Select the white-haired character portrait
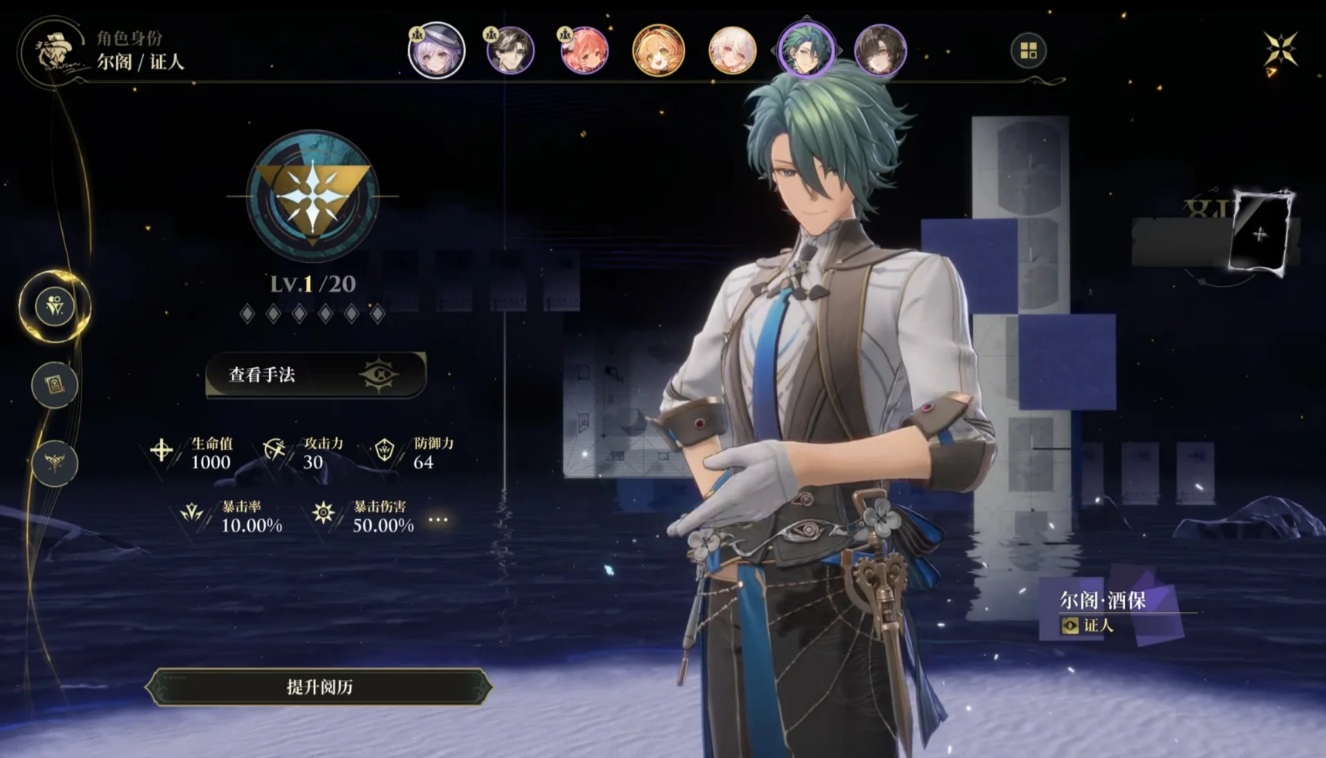 (x=732, y=51)
